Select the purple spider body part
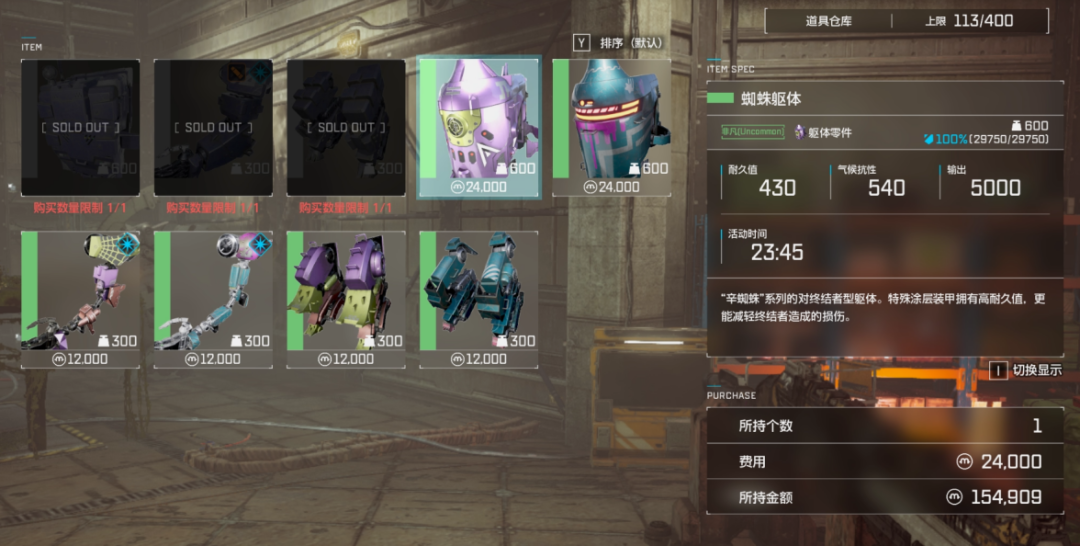The width and height of the screenshot is (1080, 546). pos(479,127)
